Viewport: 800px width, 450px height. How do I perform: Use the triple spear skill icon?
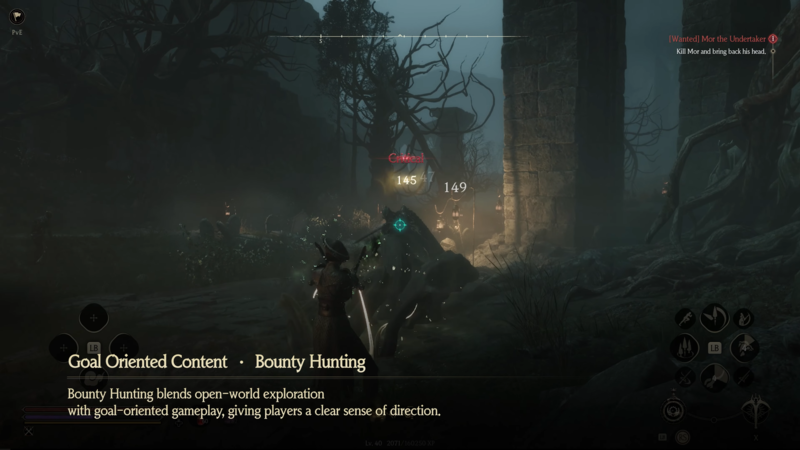tap(686, 347)
